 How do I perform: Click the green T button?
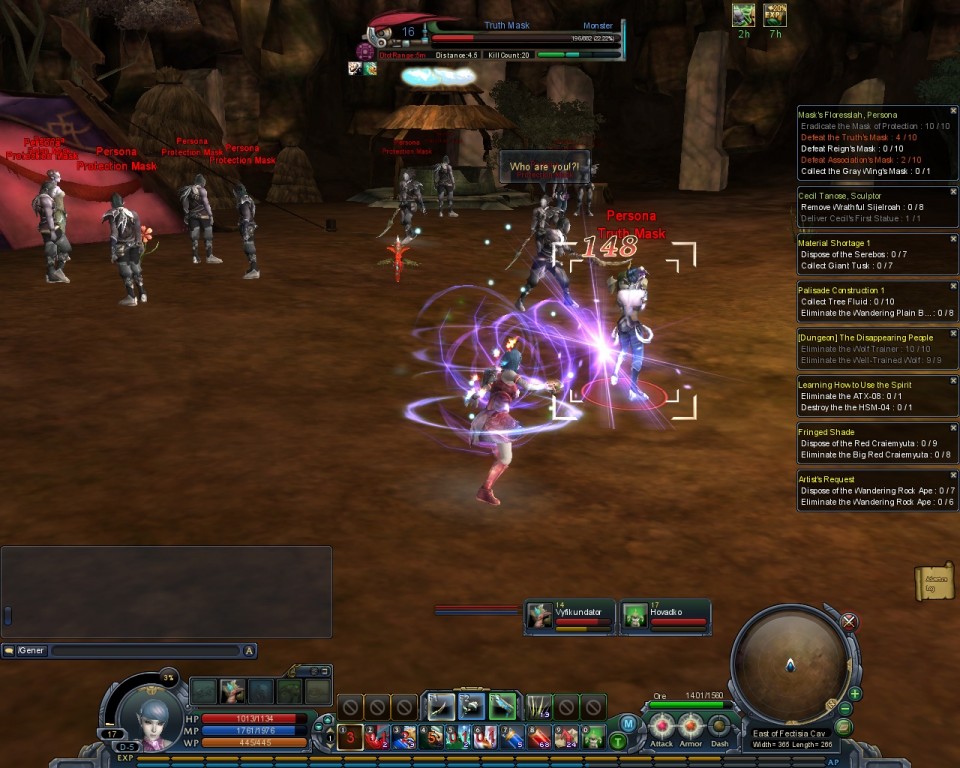click(618, 741)
